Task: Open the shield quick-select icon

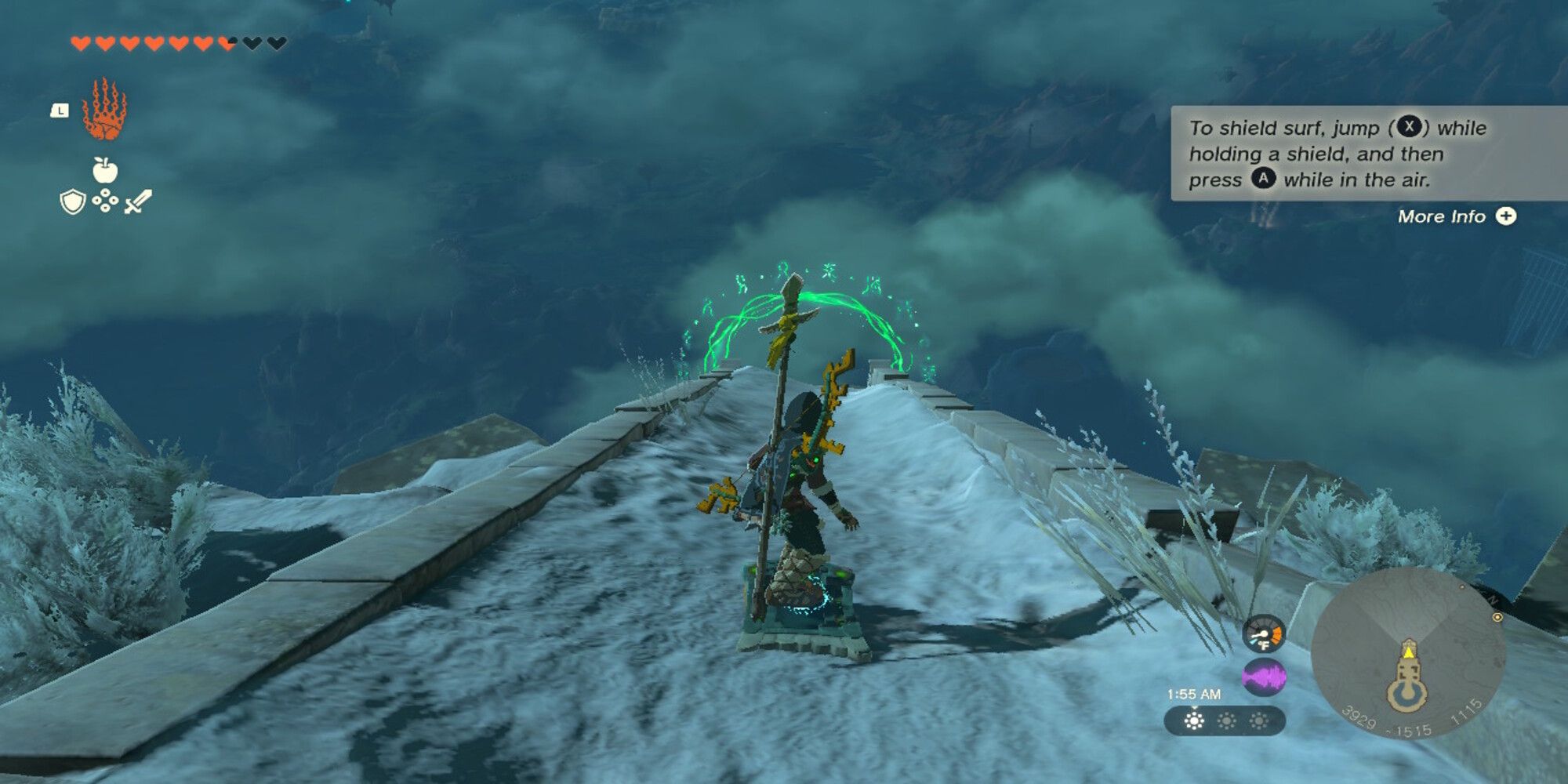Action: point(72,202)
